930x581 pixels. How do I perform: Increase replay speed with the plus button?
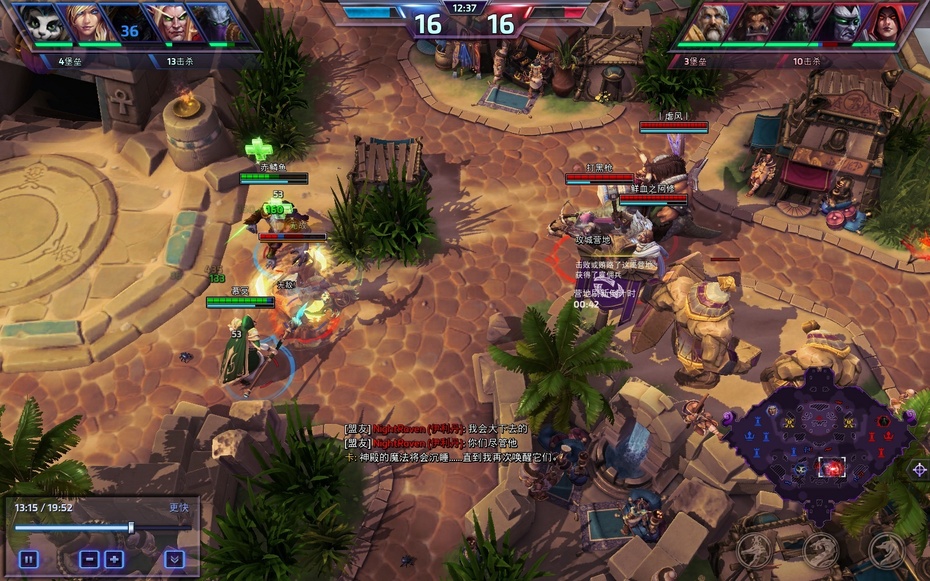(114, 559)
